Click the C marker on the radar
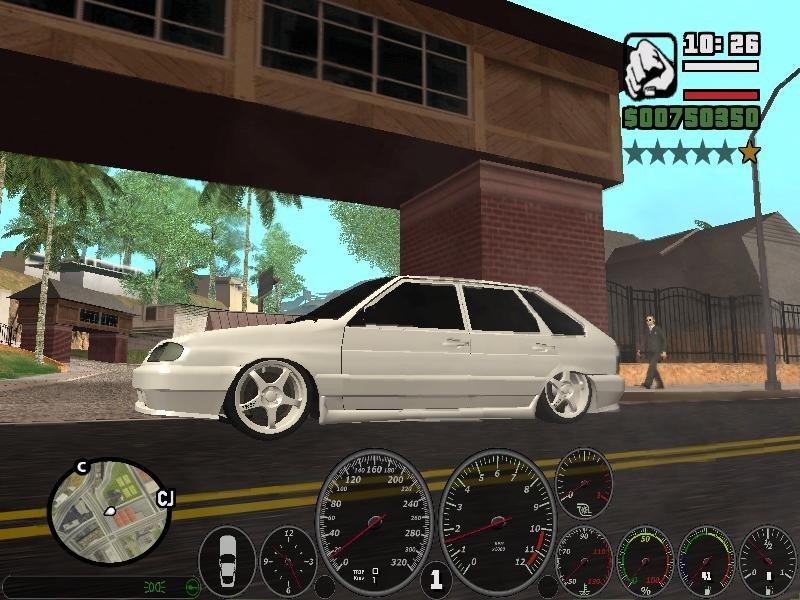 pyautogui.click(x=83, y=467)
